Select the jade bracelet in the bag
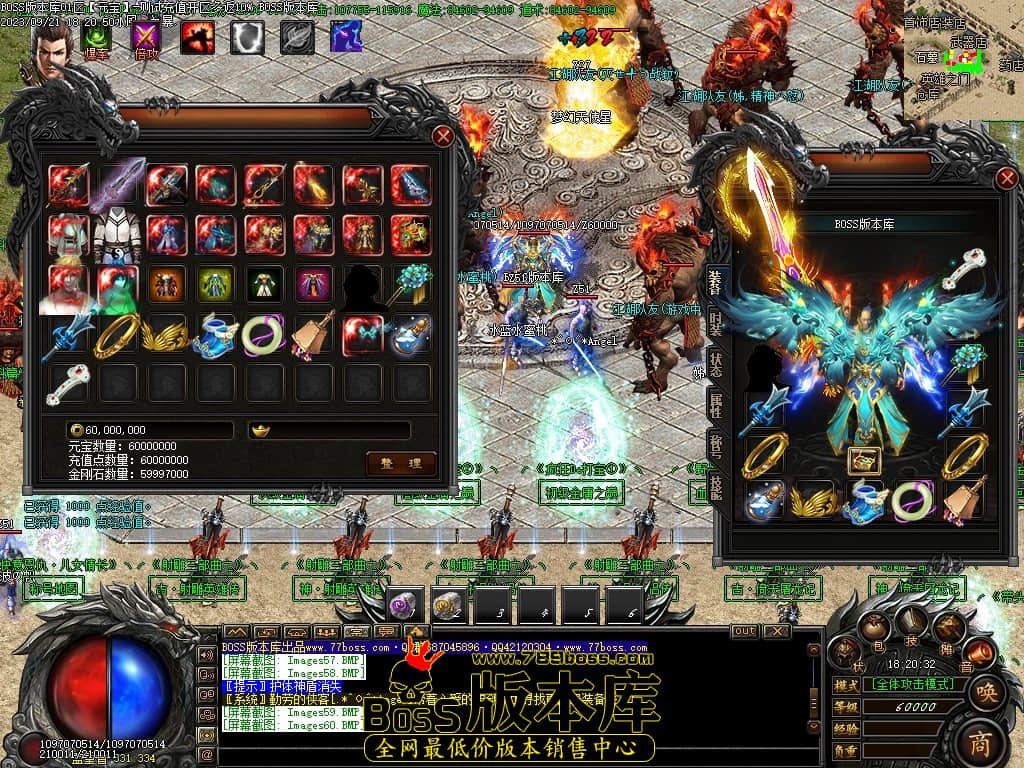Screen dimensions: 1024x768 pos(264,334)
